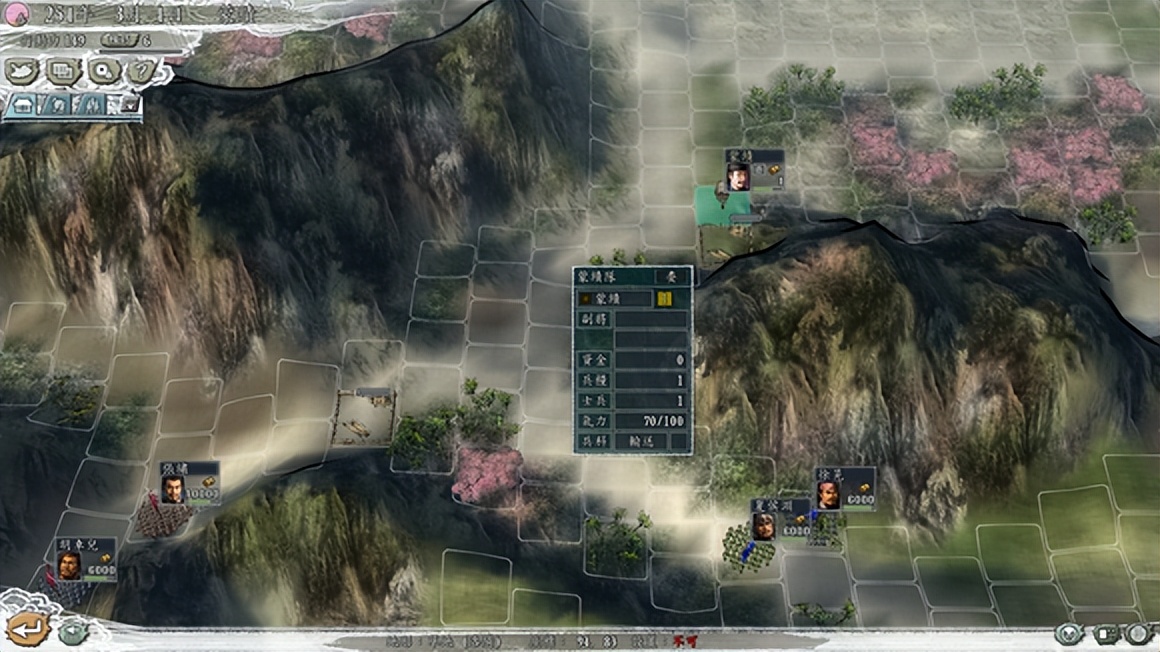Select the 徐晃 unit portrait
This screenshot has height=652, width=1160.
pos(828,495)
